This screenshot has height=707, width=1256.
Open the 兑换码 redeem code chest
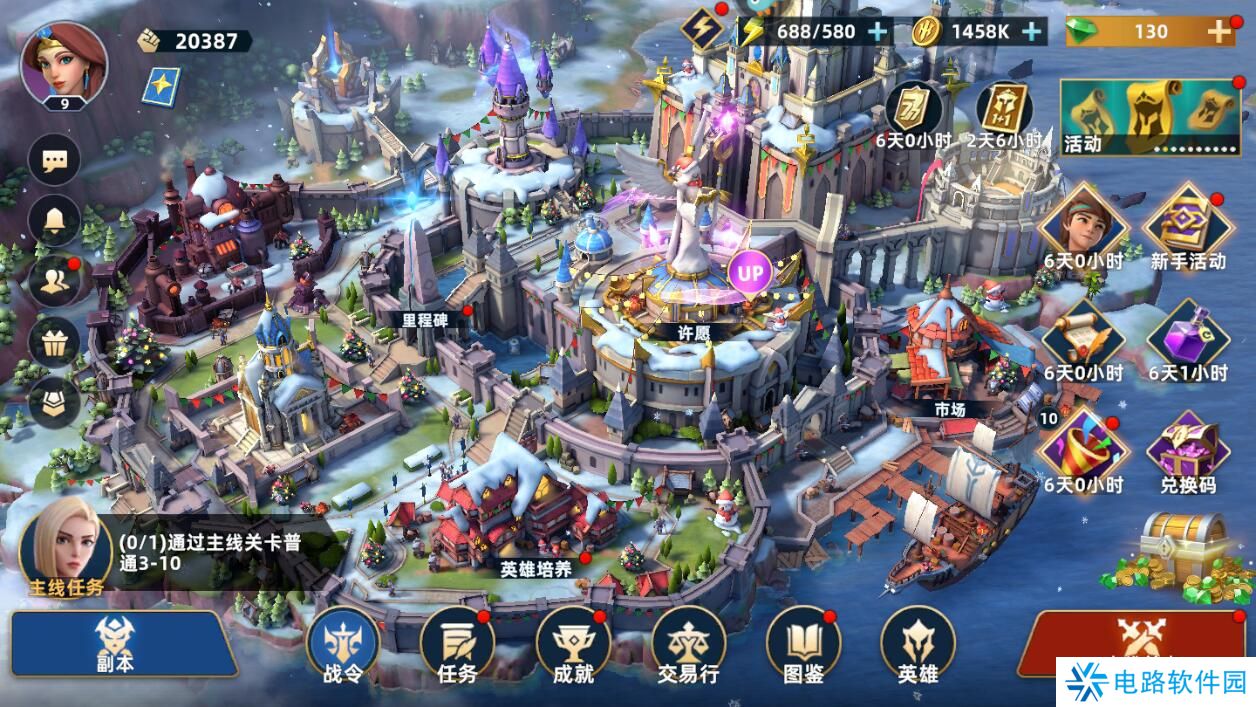pos(1187,450)
